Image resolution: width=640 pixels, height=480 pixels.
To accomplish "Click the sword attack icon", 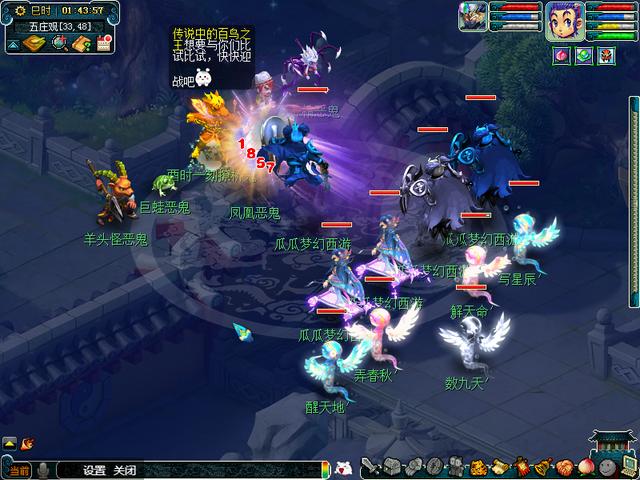I will pos(371,467).
